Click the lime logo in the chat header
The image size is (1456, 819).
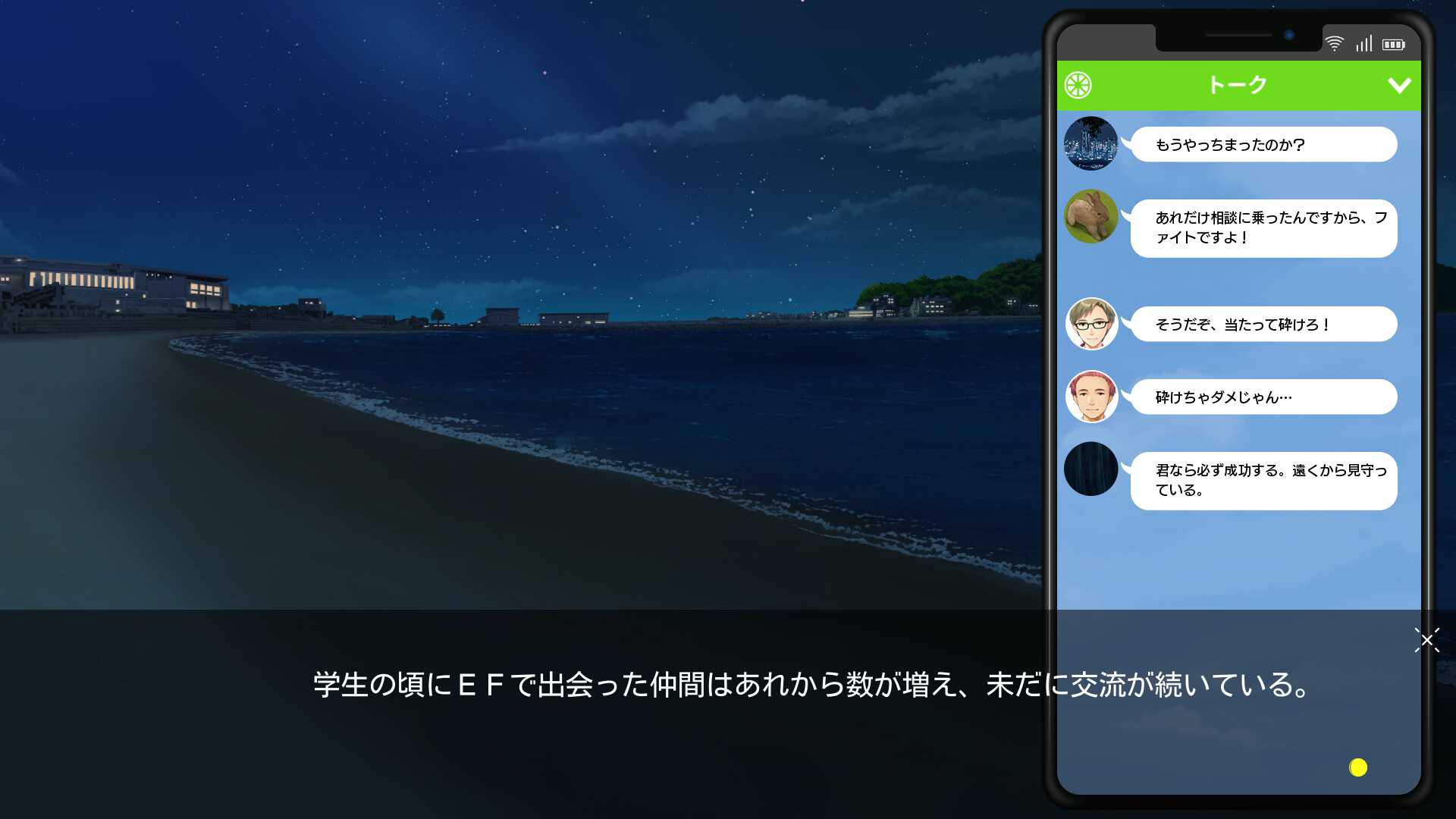1080,85
